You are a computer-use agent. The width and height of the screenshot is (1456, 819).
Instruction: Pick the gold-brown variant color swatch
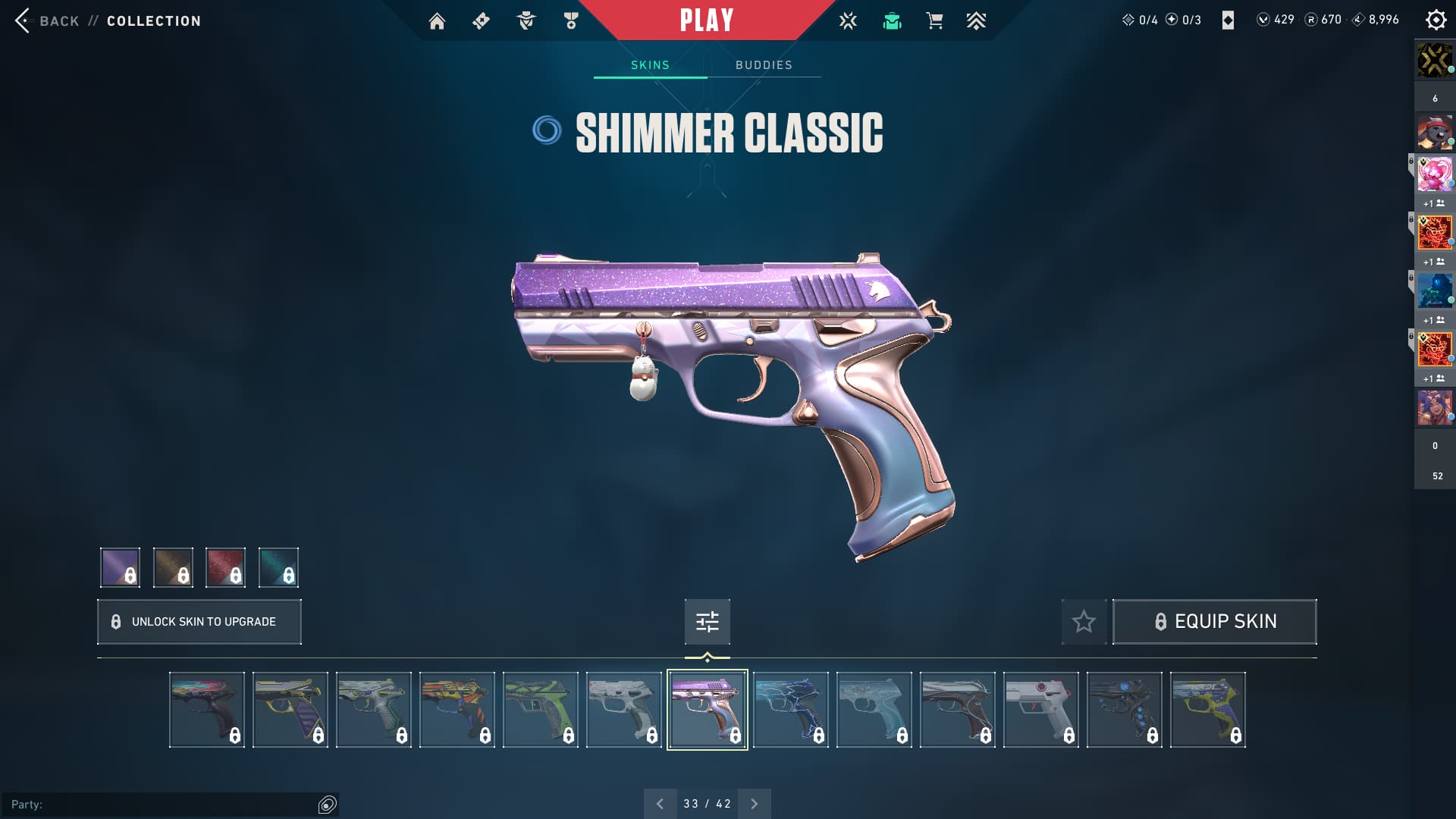173,567
